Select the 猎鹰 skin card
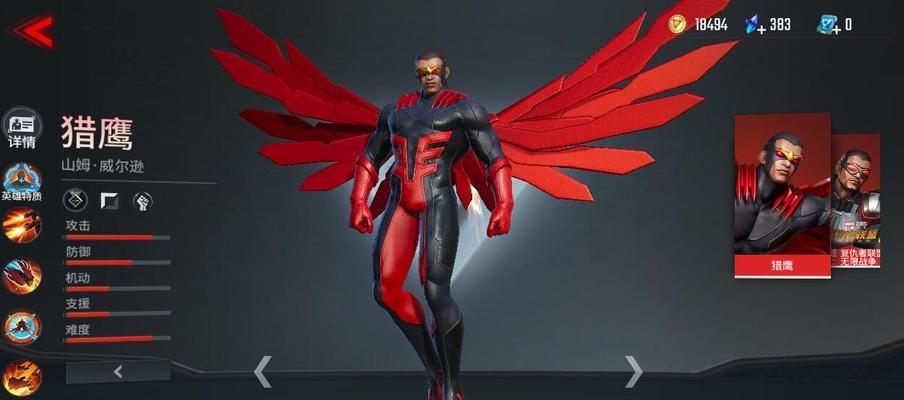 (782, 195)
